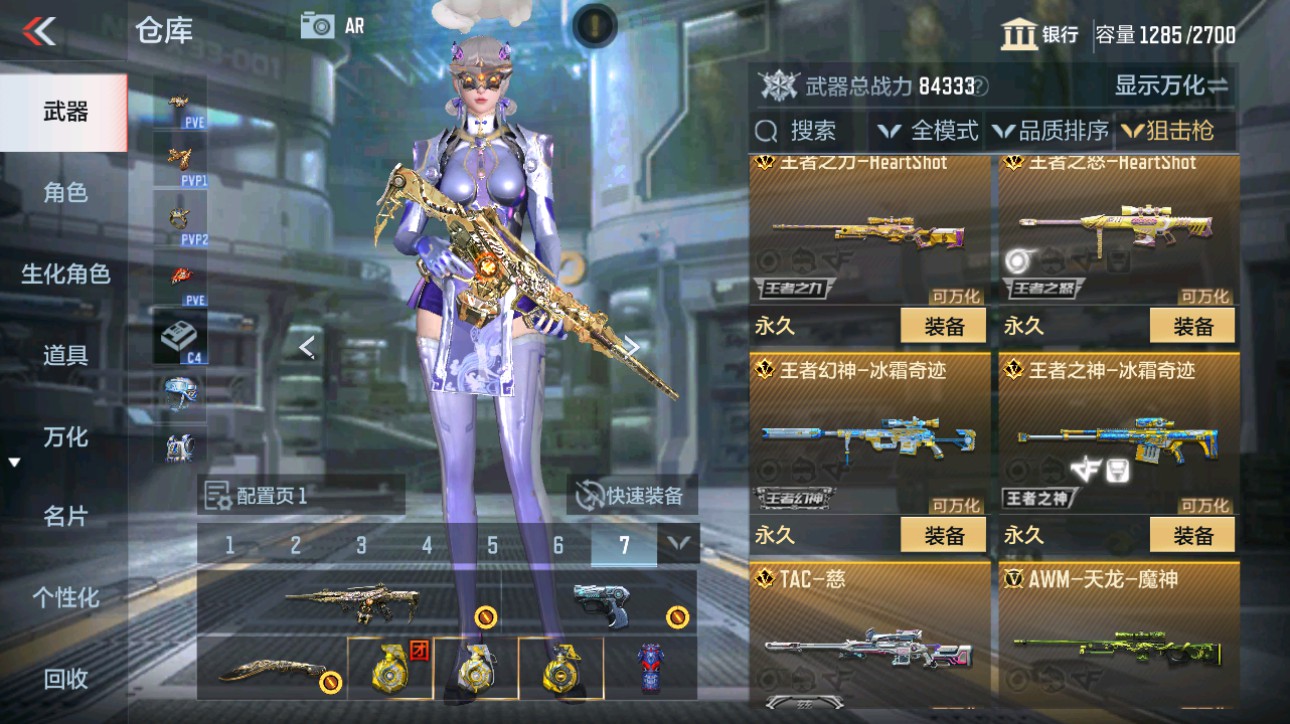Select the PVE weapon loadout slot
The height and width of the screenshot is (724, 1290).
(178, 105)
